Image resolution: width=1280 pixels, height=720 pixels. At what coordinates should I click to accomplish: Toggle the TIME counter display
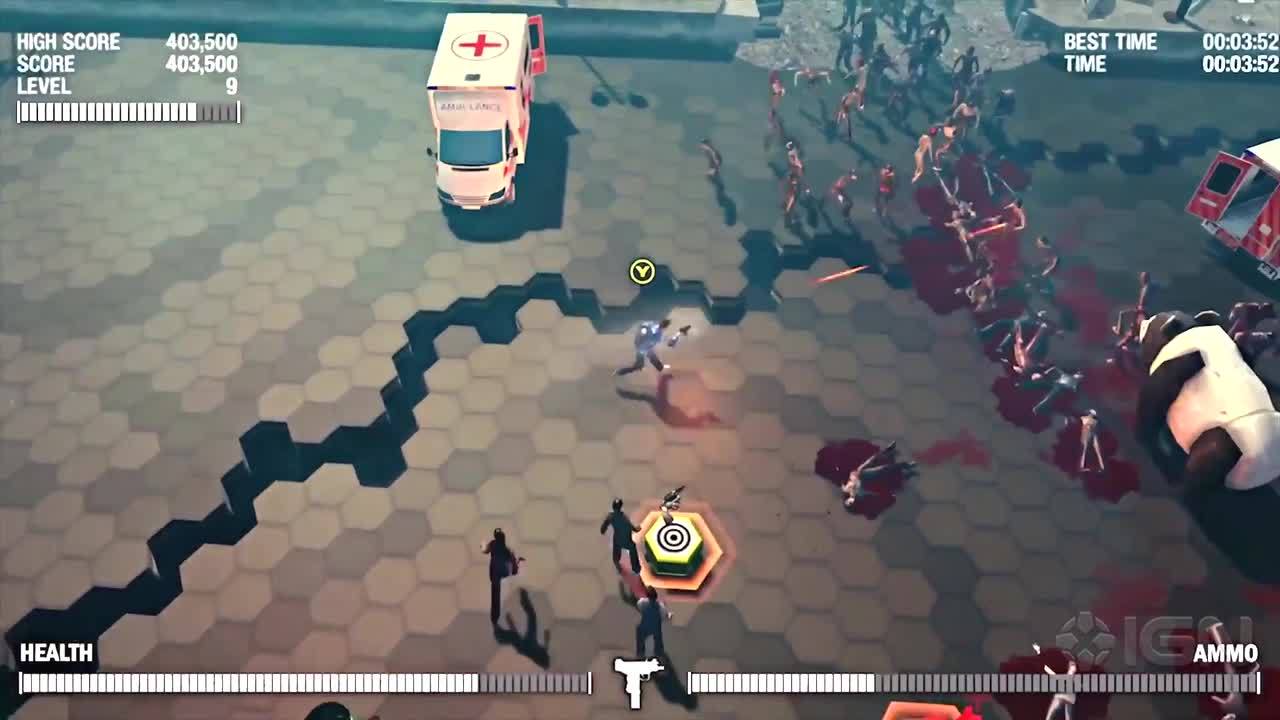click(x=1084, y=64)
